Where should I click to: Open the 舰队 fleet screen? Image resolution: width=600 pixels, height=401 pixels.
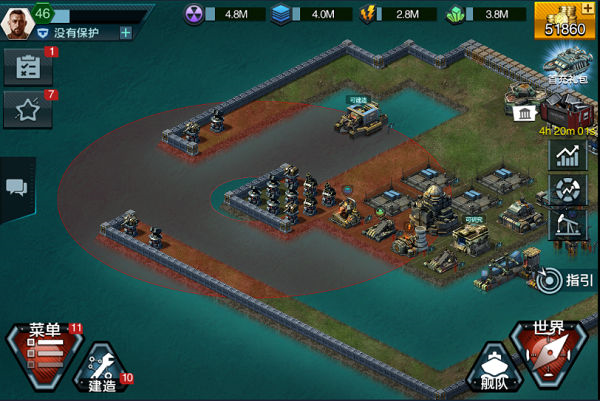click(x=490, y=371)
